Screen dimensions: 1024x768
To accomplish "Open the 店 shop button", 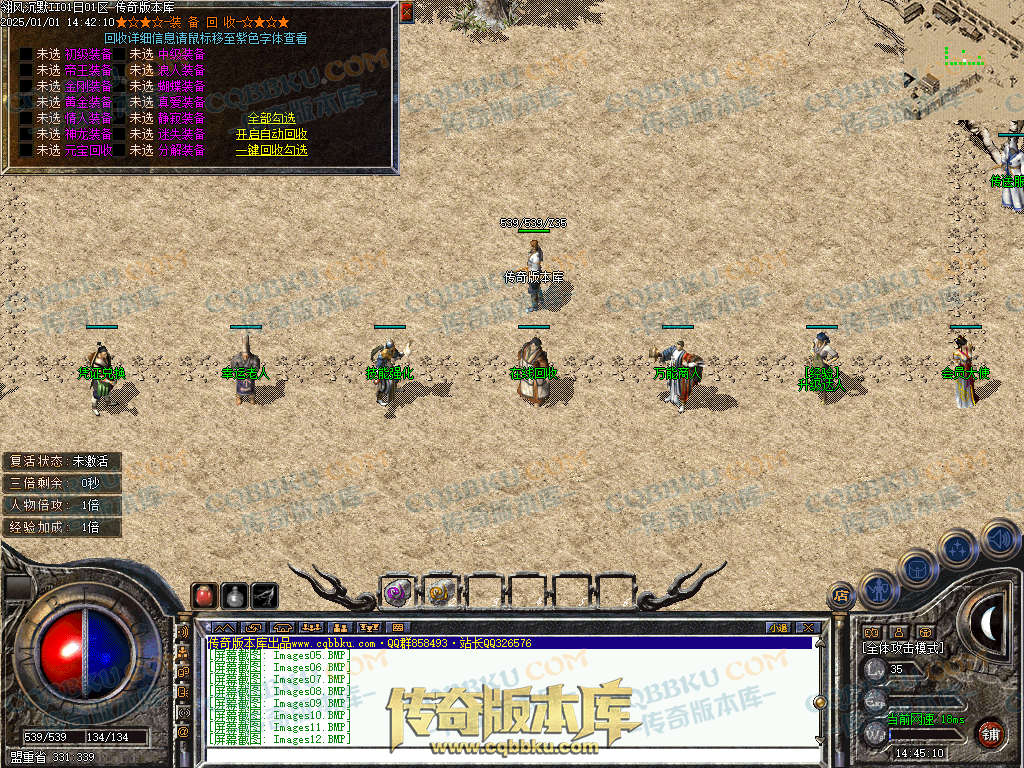I will point(841,596).
